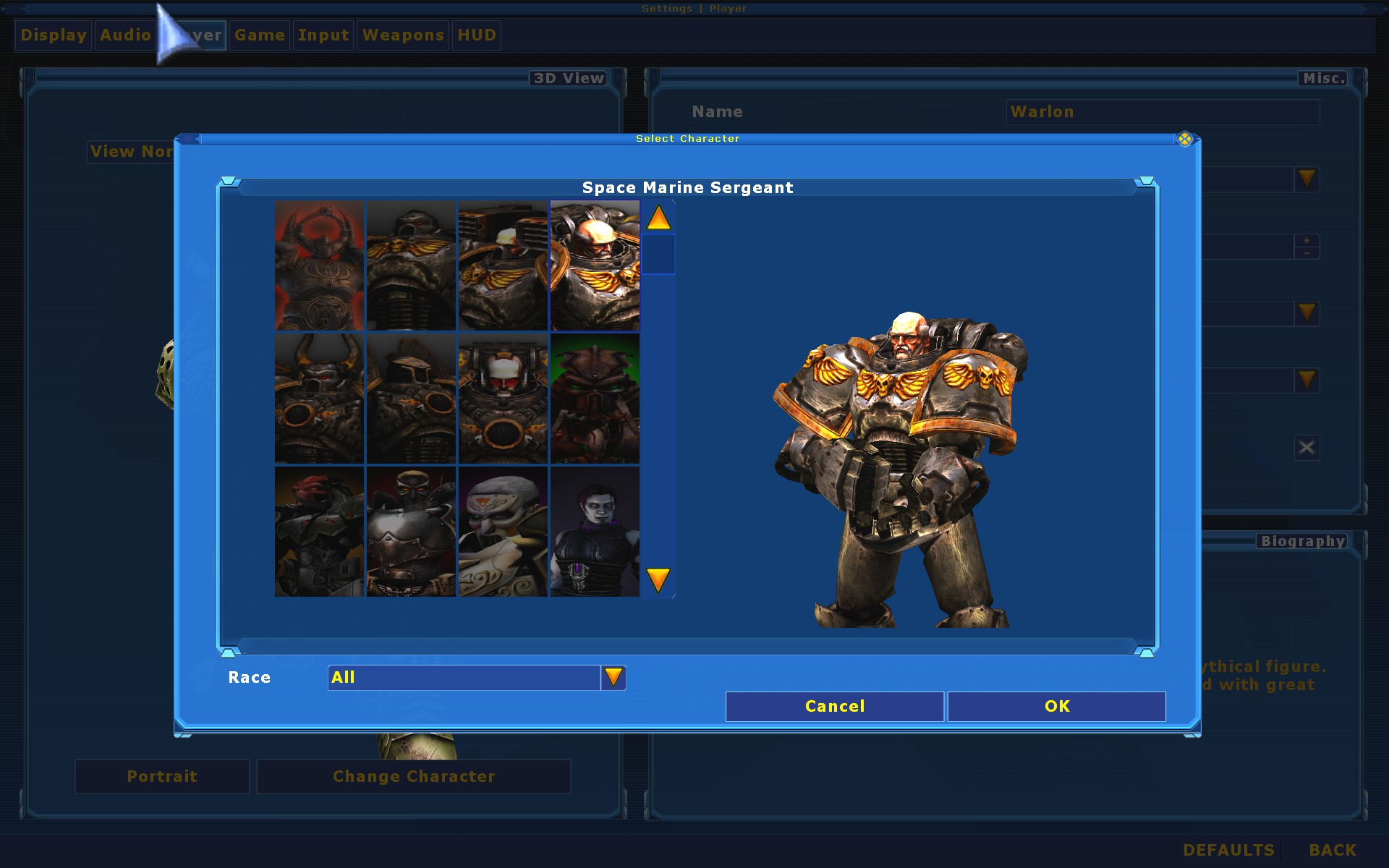Confirm character choice with OK
1389x868 pixels.
click(1056, 706)
